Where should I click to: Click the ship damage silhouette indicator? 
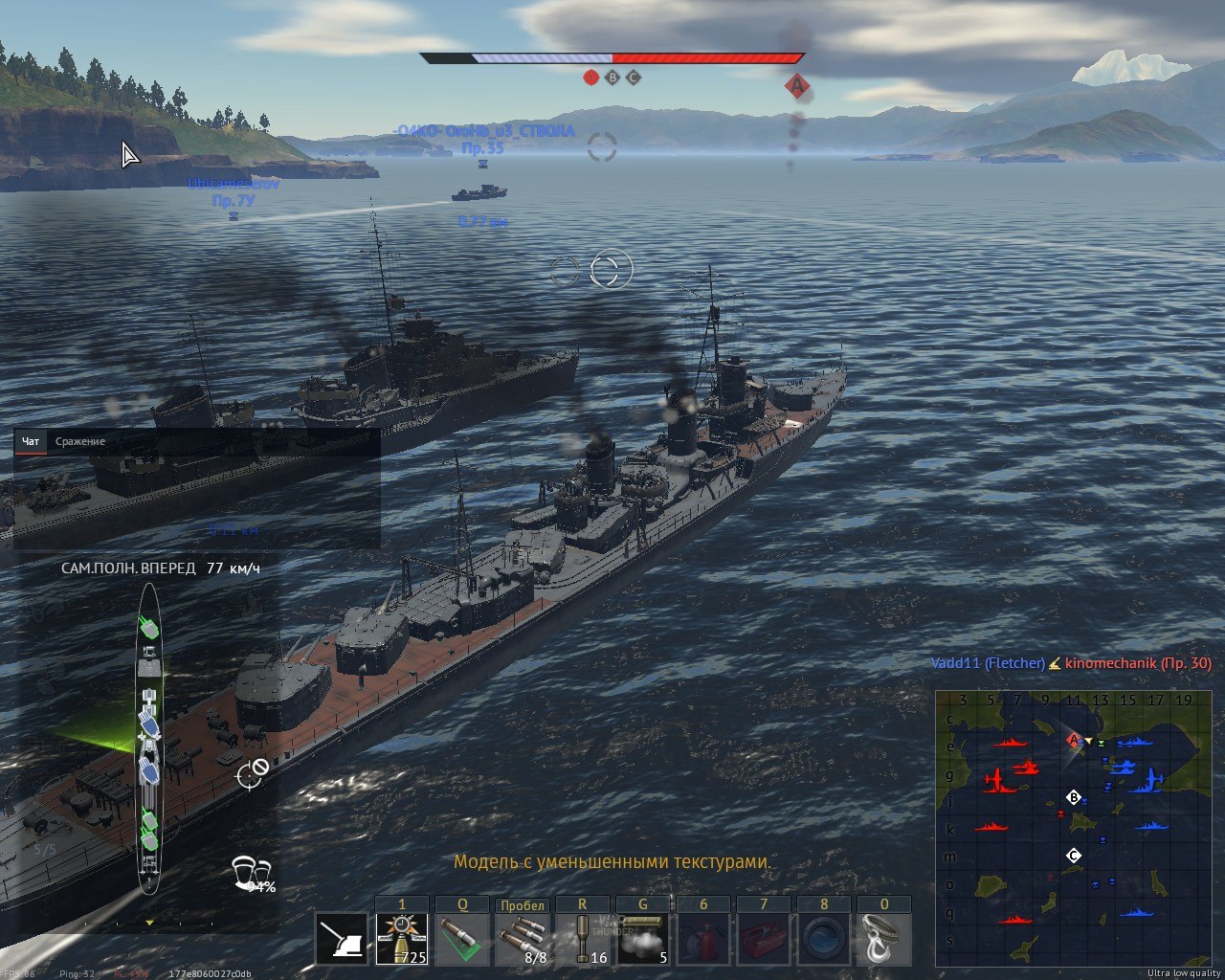[149, 739]
